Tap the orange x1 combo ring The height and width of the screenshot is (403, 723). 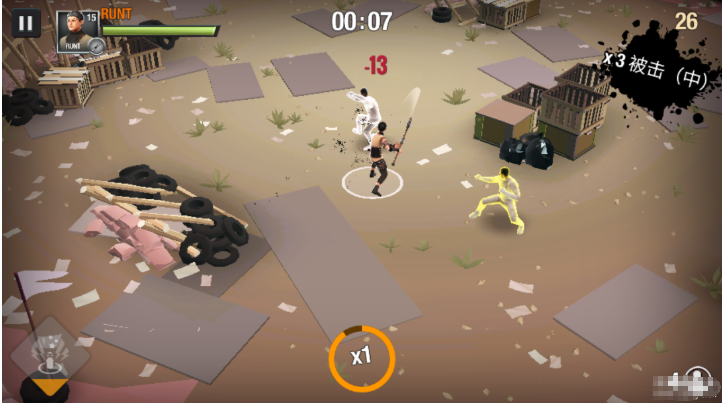click(x=361, y=357)
